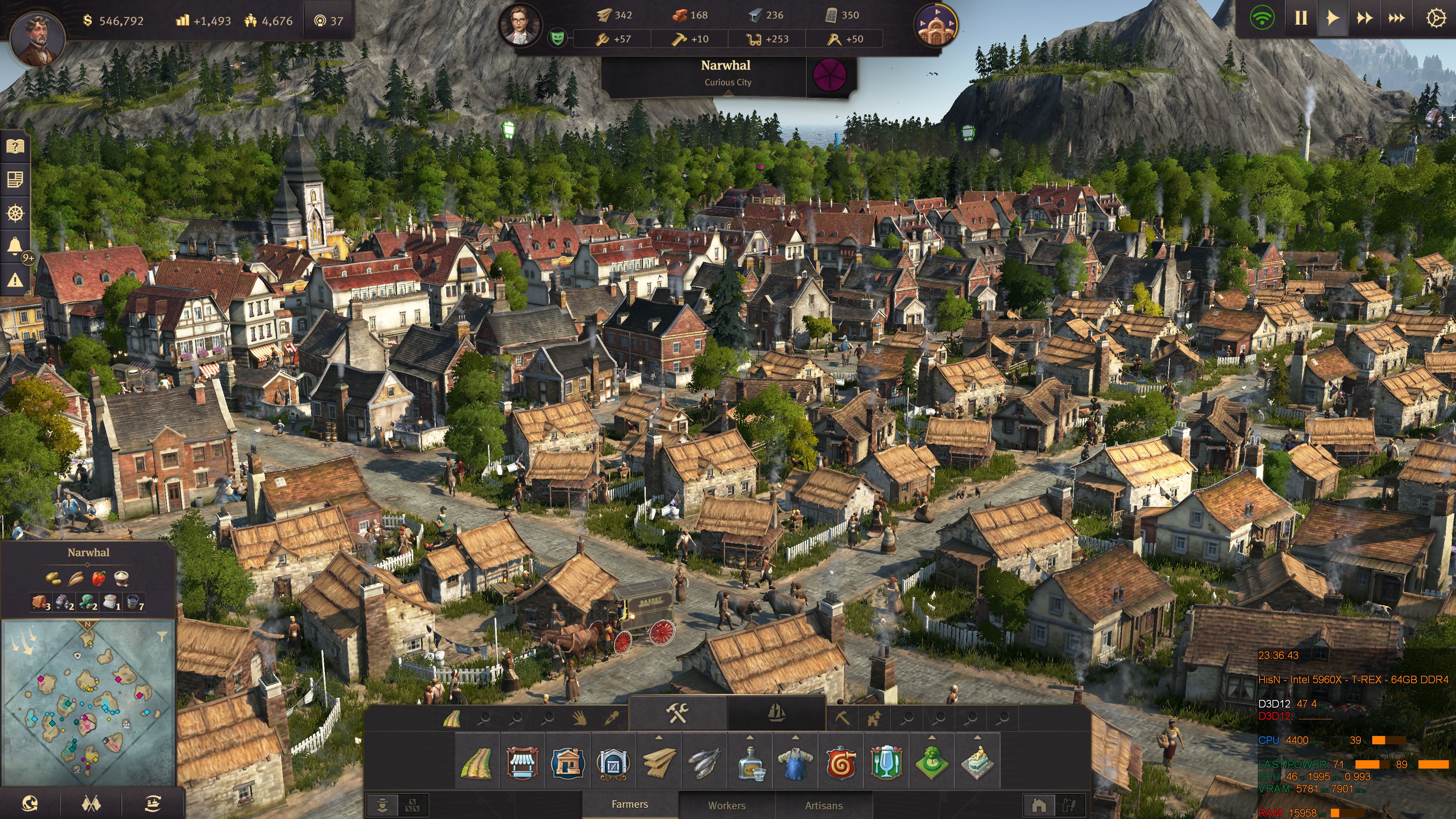1456x819 pixels.
Task: Choose the marketplace building icon
Action: (x=522, y=763)
